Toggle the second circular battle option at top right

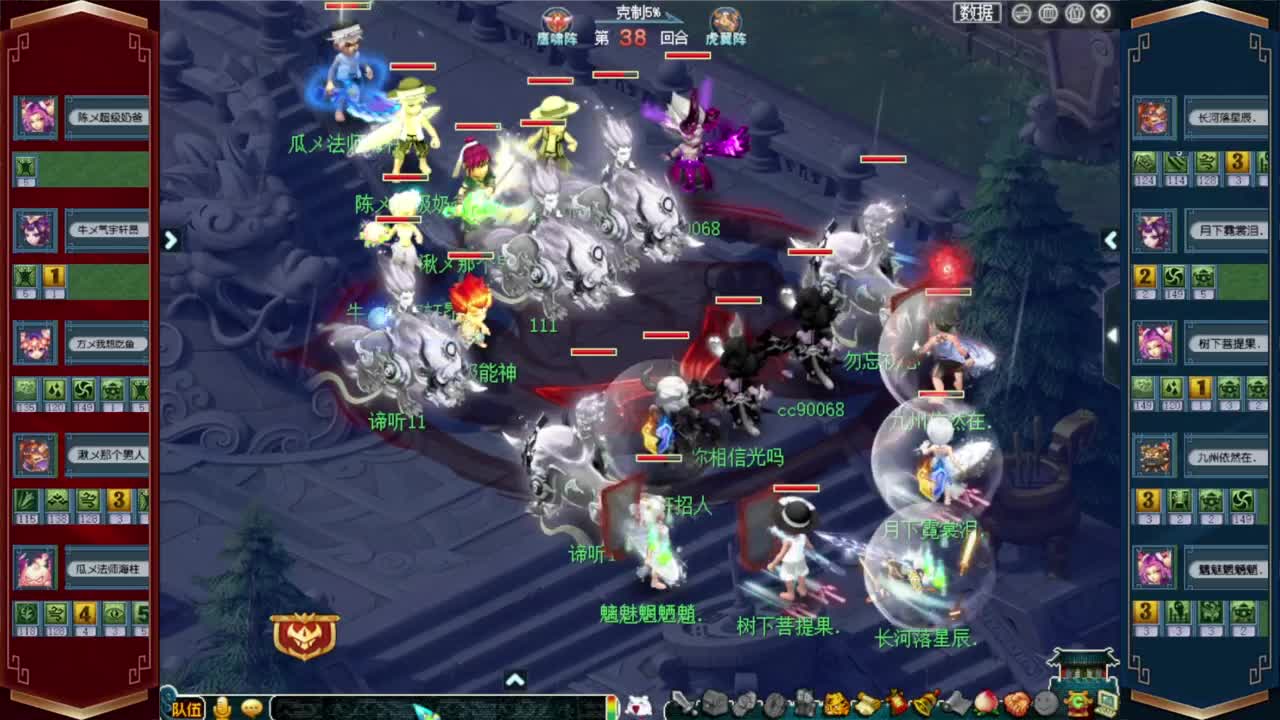click(x=1049, y=13)
